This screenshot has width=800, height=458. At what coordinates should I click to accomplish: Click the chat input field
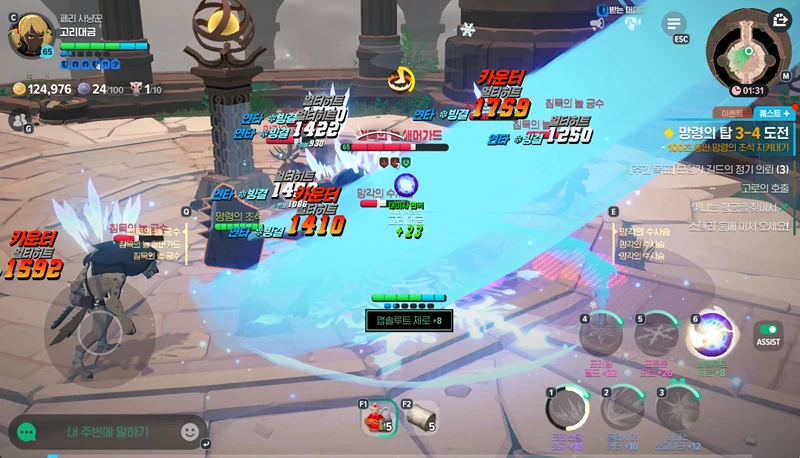click(x=105, y=432)
